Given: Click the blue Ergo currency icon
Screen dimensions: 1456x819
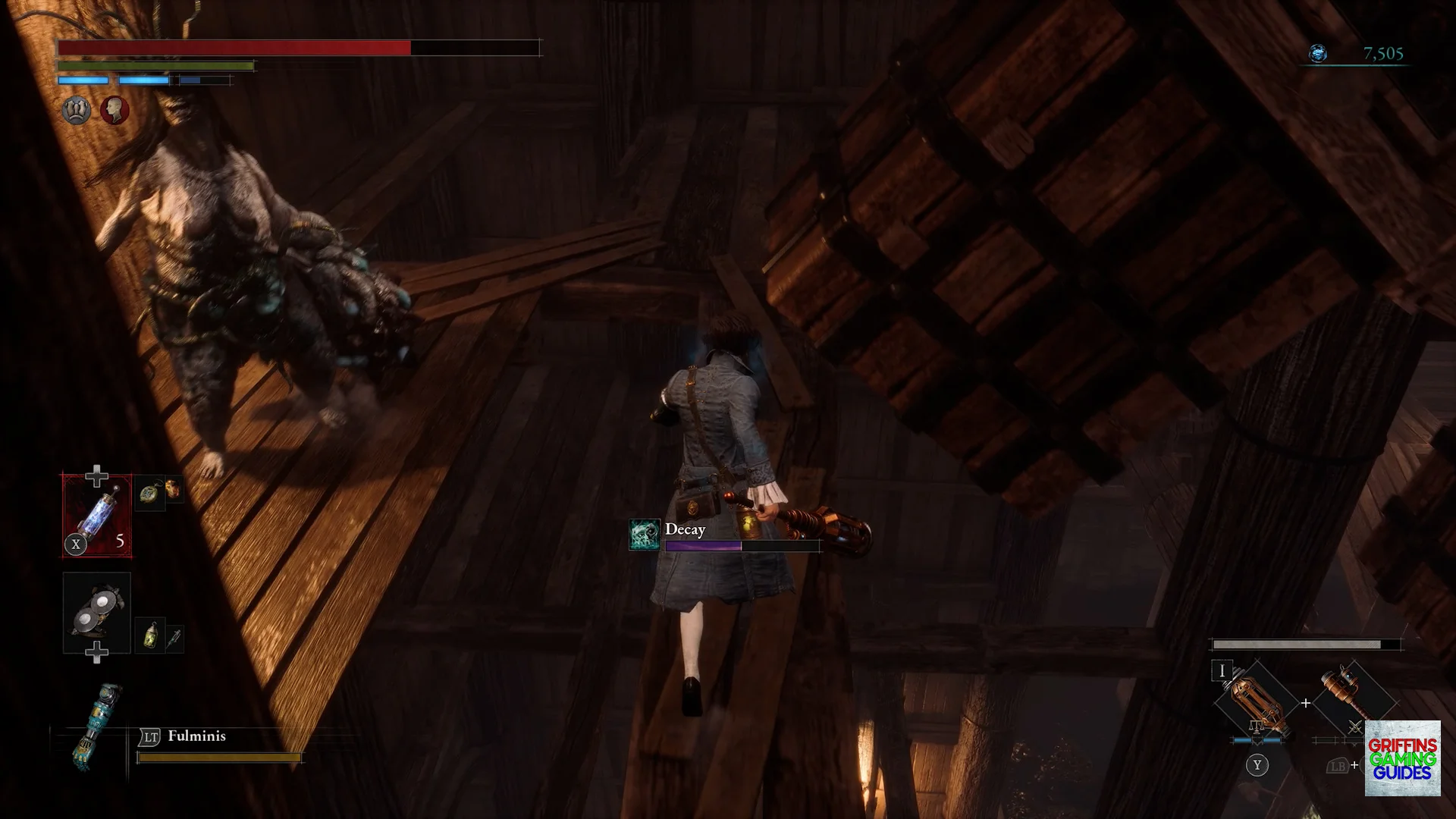Looking at the screenshot, I should 1318,54.
